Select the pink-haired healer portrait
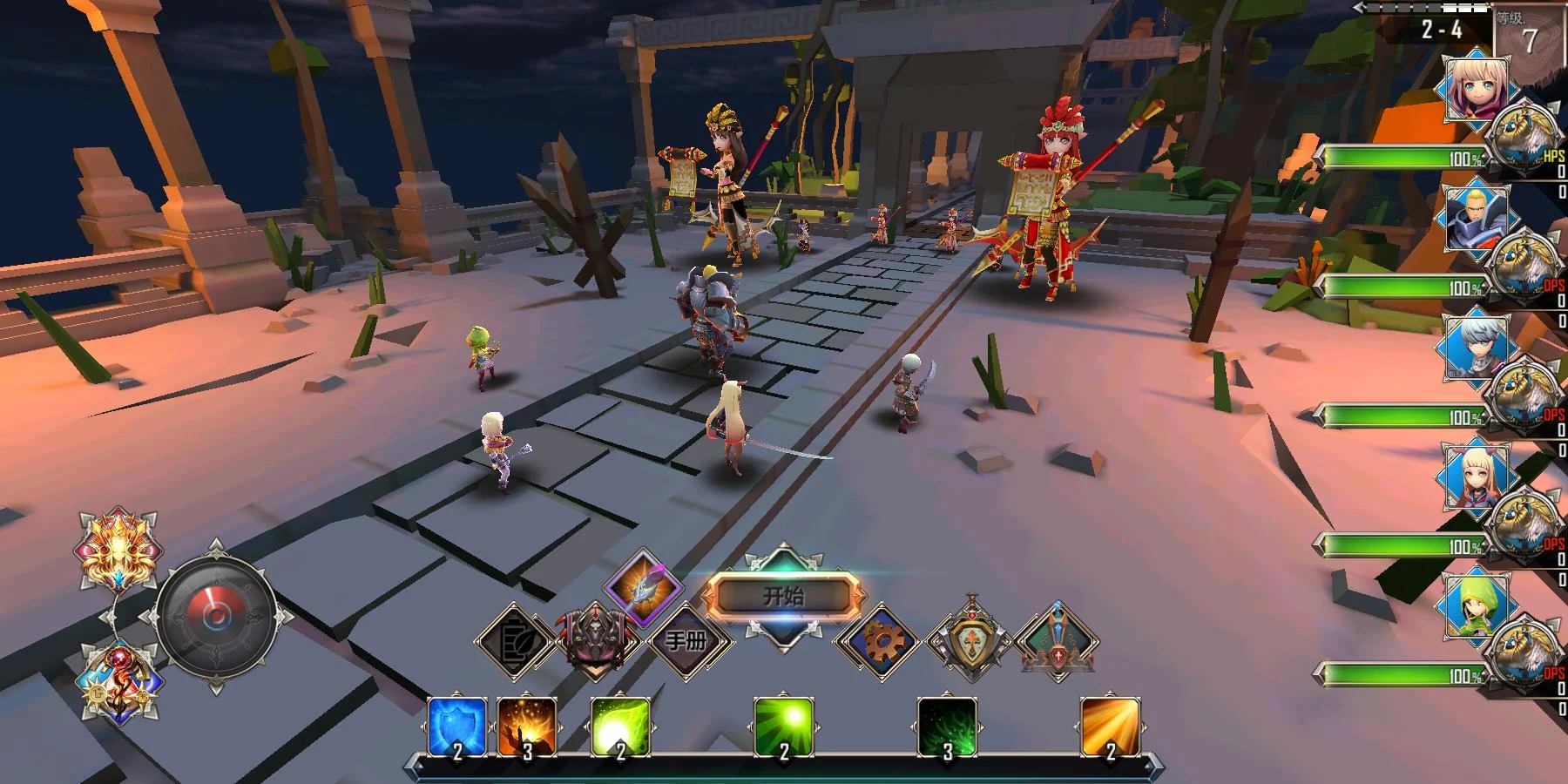 click(x=1477, y=90)
